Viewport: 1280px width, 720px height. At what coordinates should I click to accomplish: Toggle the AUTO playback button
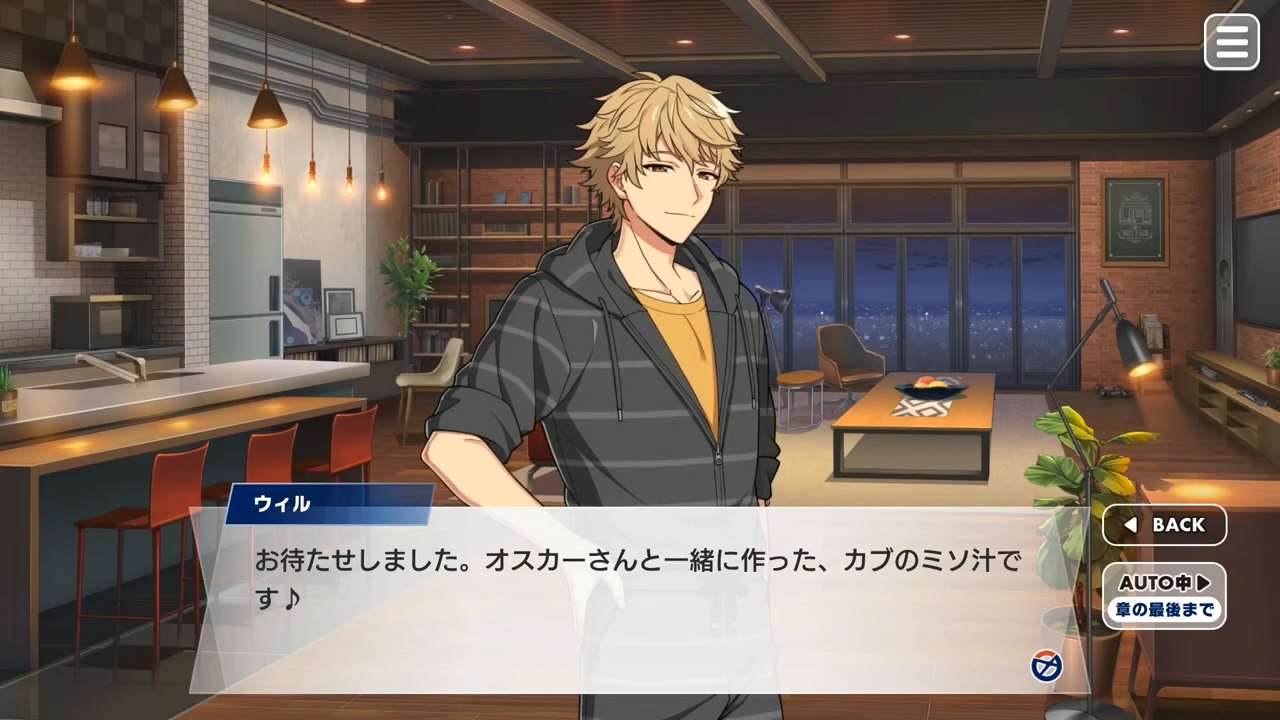pyautogui.click(x=1164, y=595)
